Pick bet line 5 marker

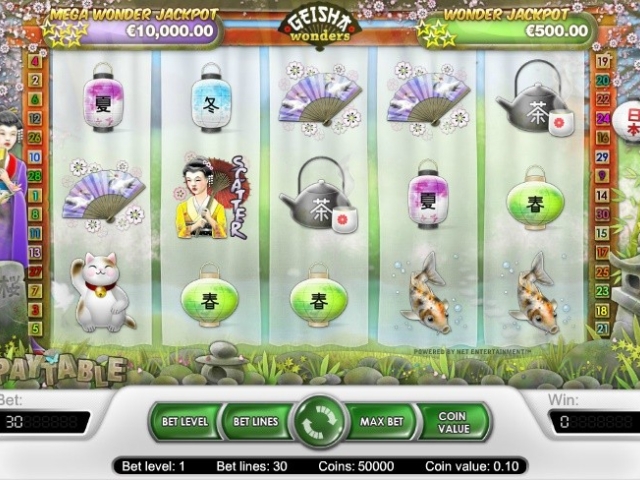36,328
